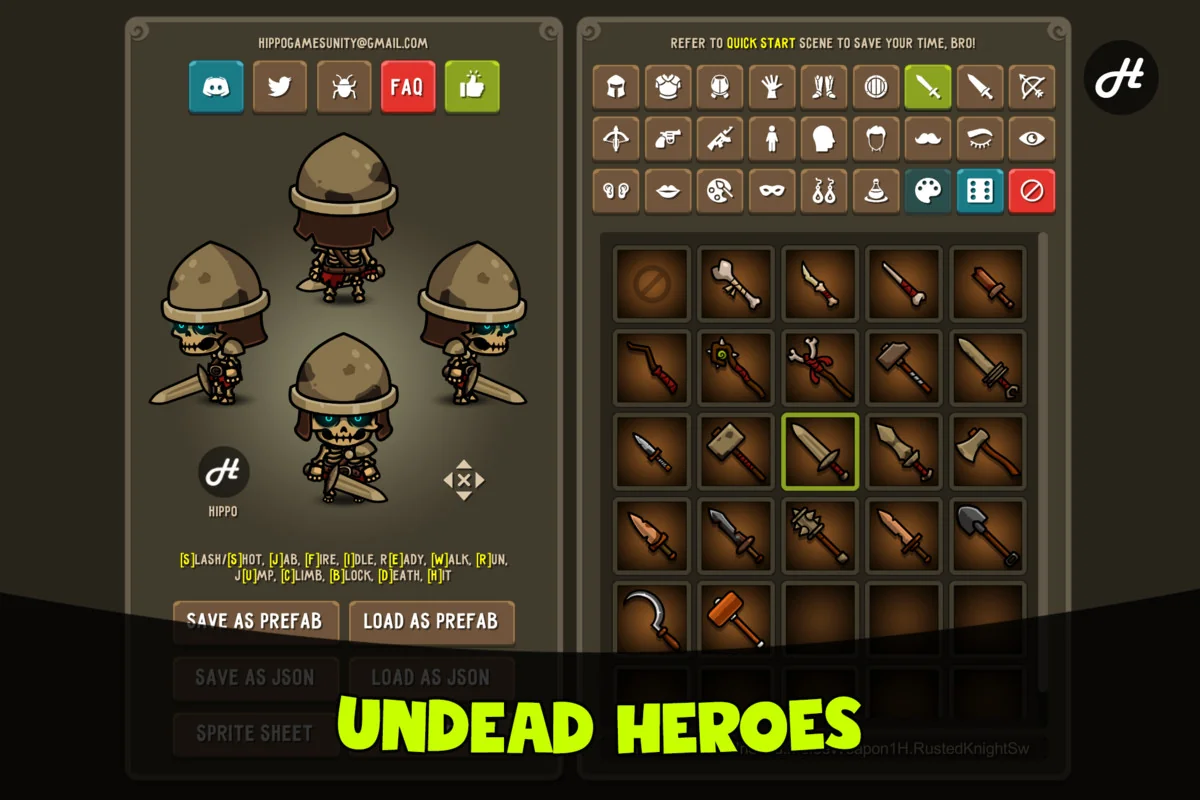Open the red FAQ button
The image size is (1200, 800).
pos(408,87)
